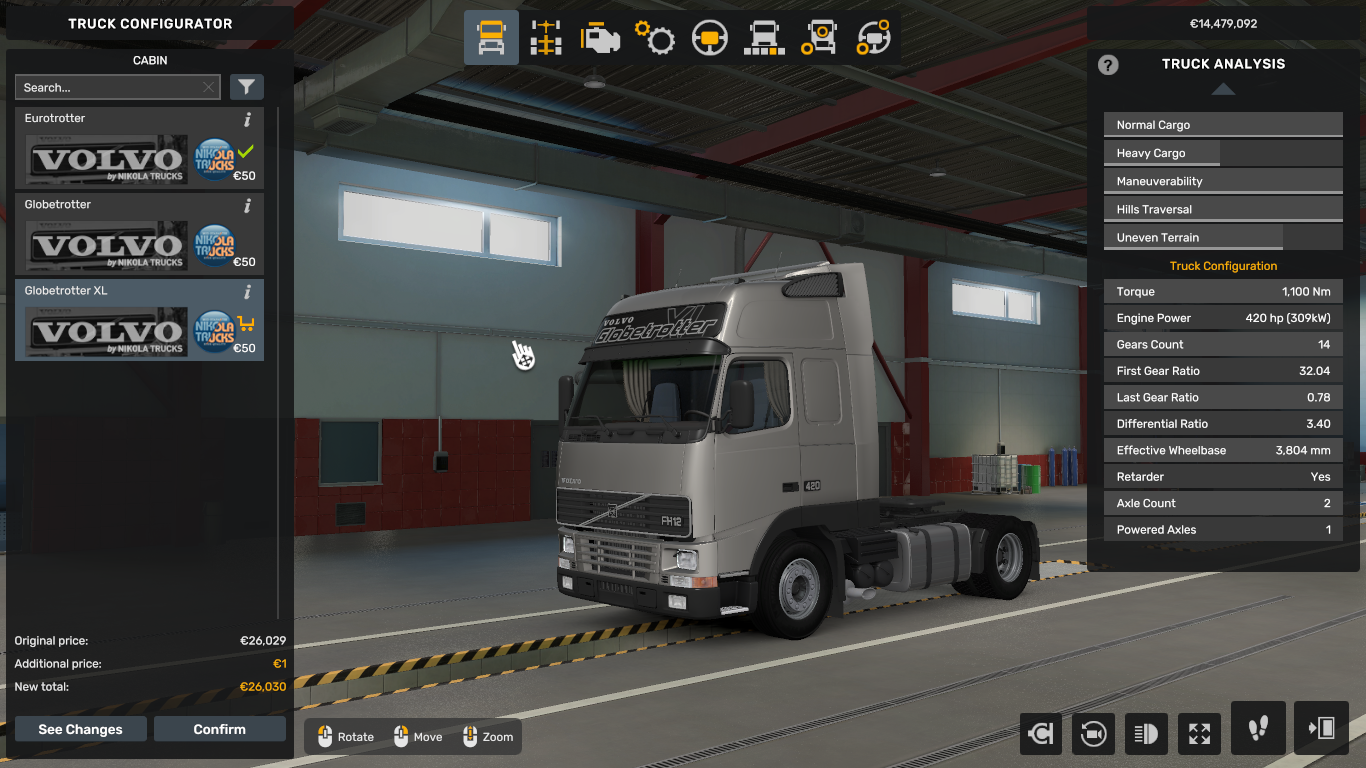1366x768 pixels.
Task: Select the cabin truck-front tab
Action: point(491,38)
